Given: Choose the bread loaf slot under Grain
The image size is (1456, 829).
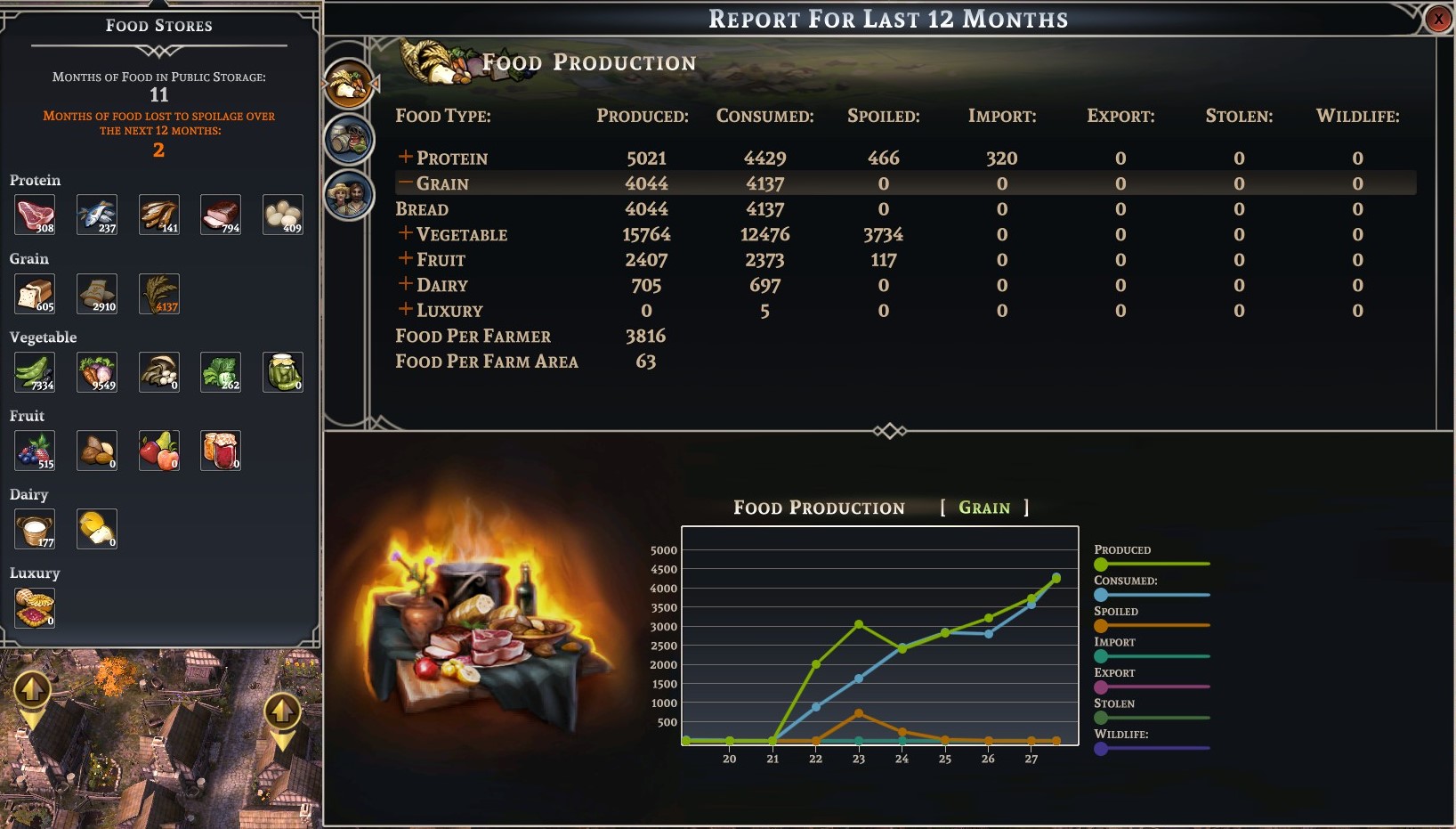Looking at the screenshot, I should pos(35,294).
